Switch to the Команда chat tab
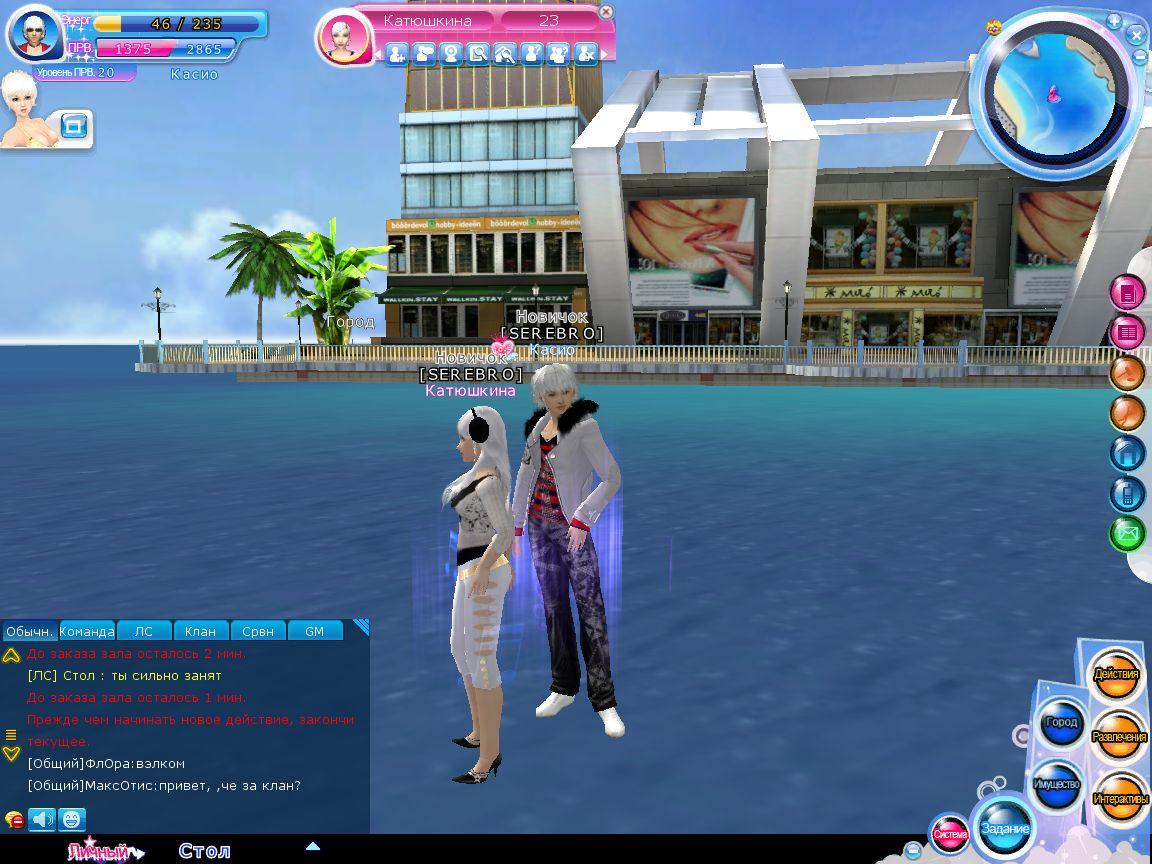Viewport: 1152px width, 864px height. click(x=87, y=631)
